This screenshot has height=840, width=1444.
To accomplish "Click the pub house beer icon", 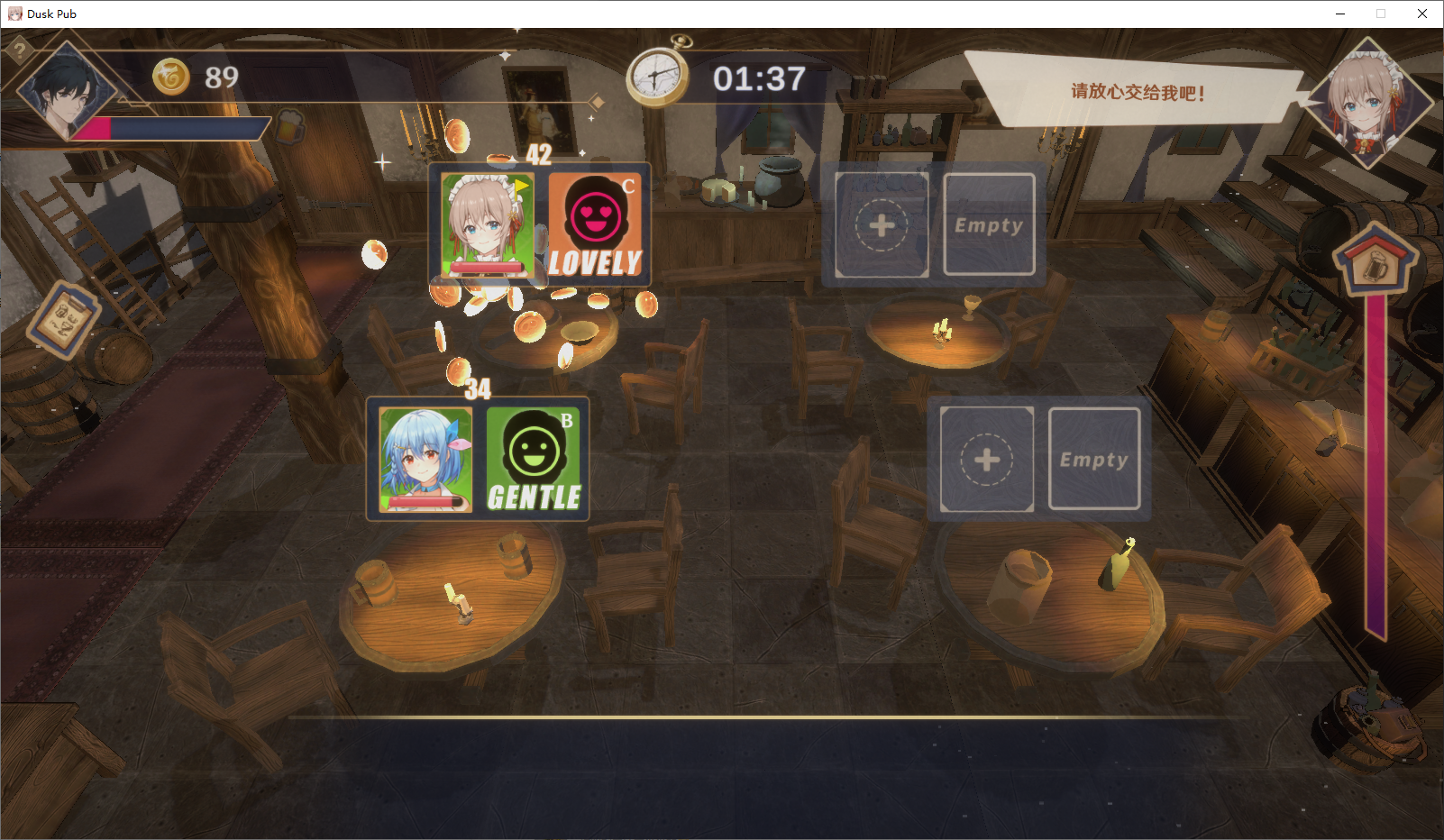I will coord(1374,261).
